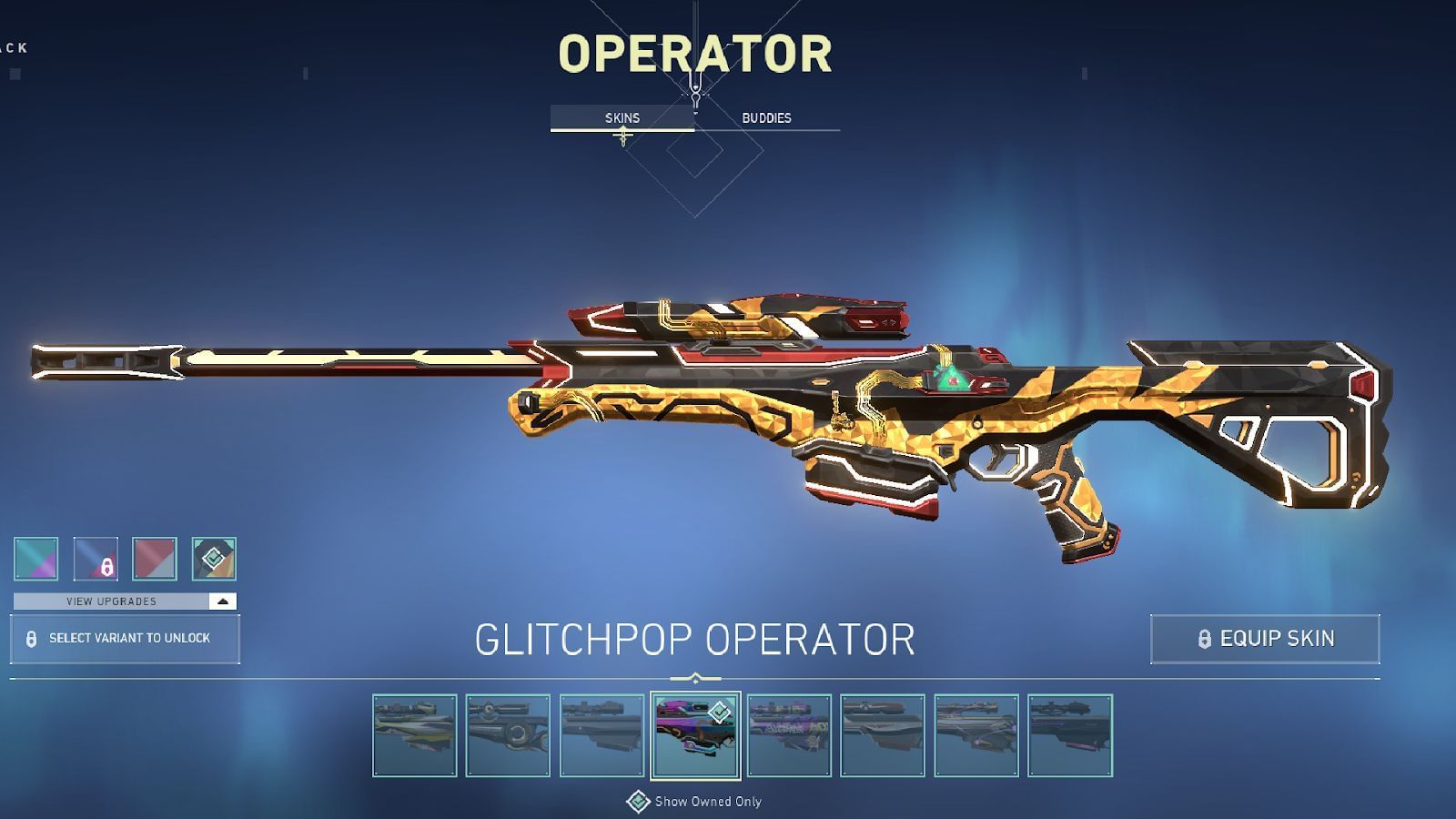Screen dimensions: 1456x819
Task: Select the red Glitchpop variant swatch
Action: (153, 557)
